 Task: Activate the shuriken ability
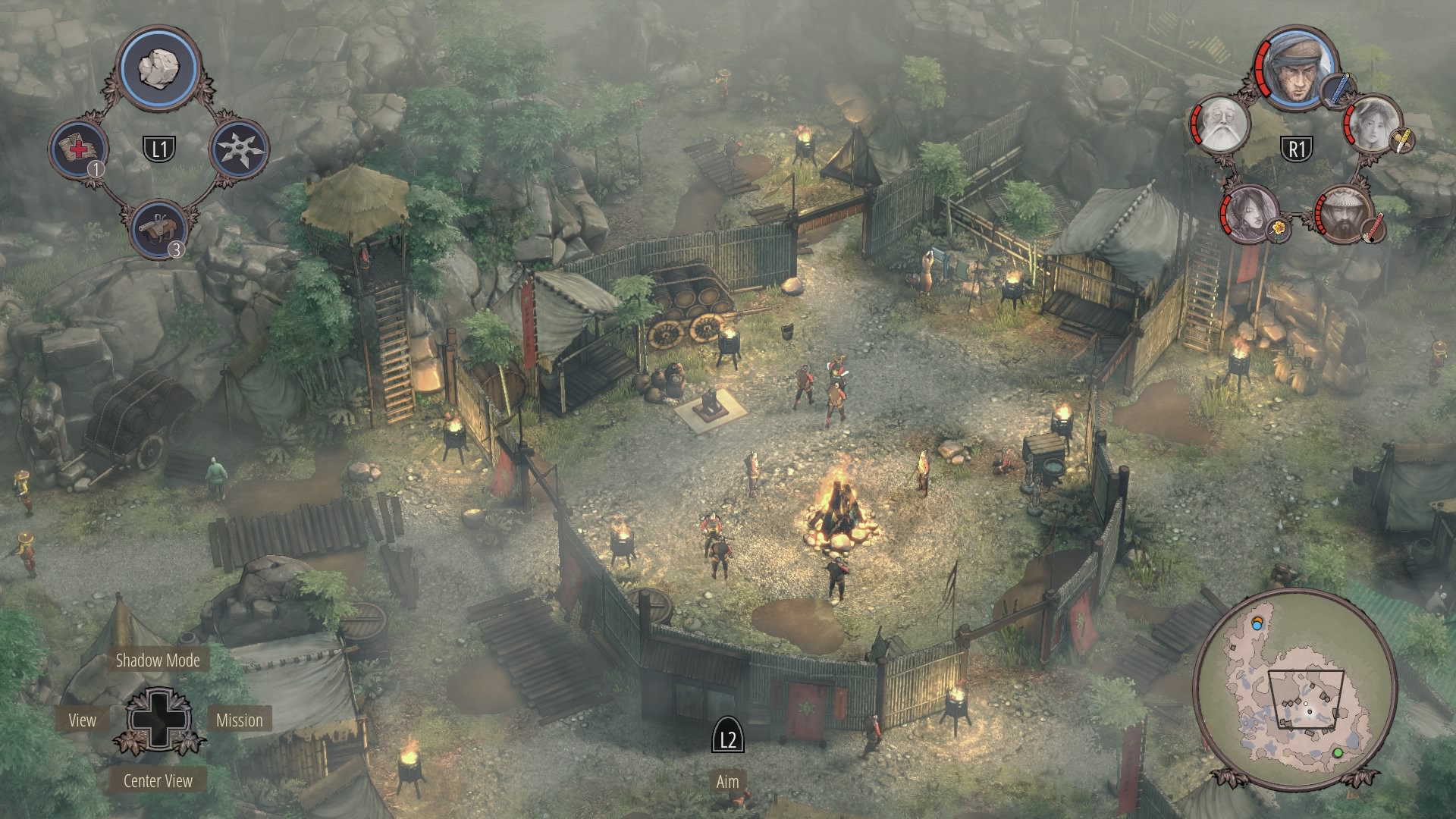point(238,148)
